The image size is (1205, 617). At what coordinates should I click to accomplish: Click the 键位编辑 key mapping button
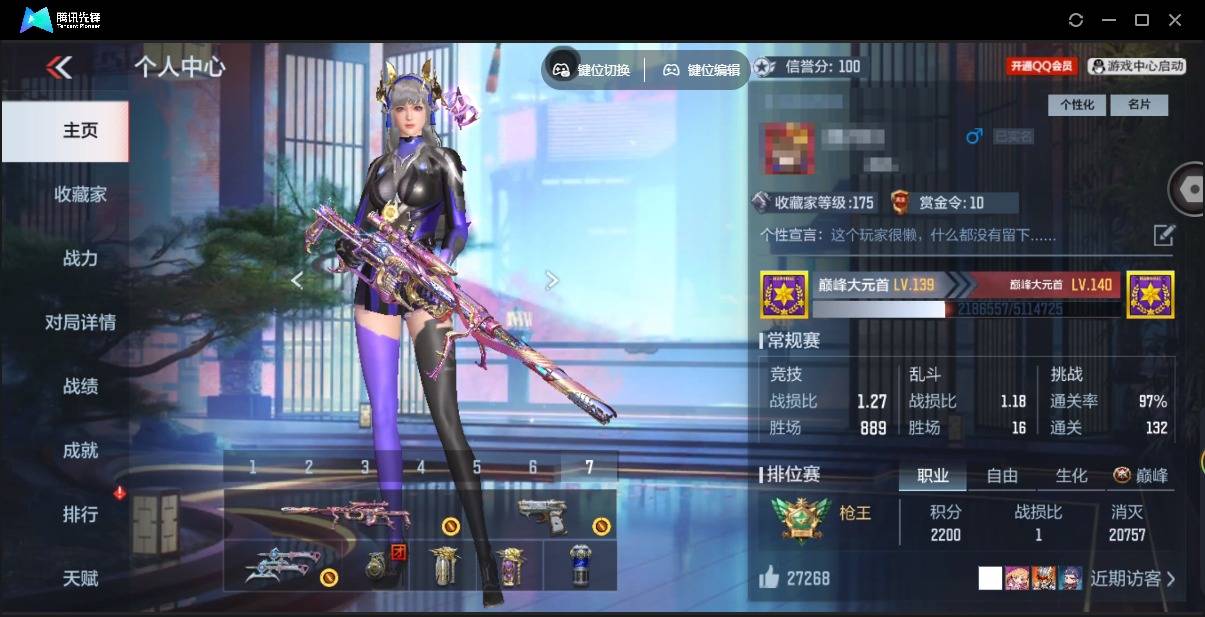point(702,70)
